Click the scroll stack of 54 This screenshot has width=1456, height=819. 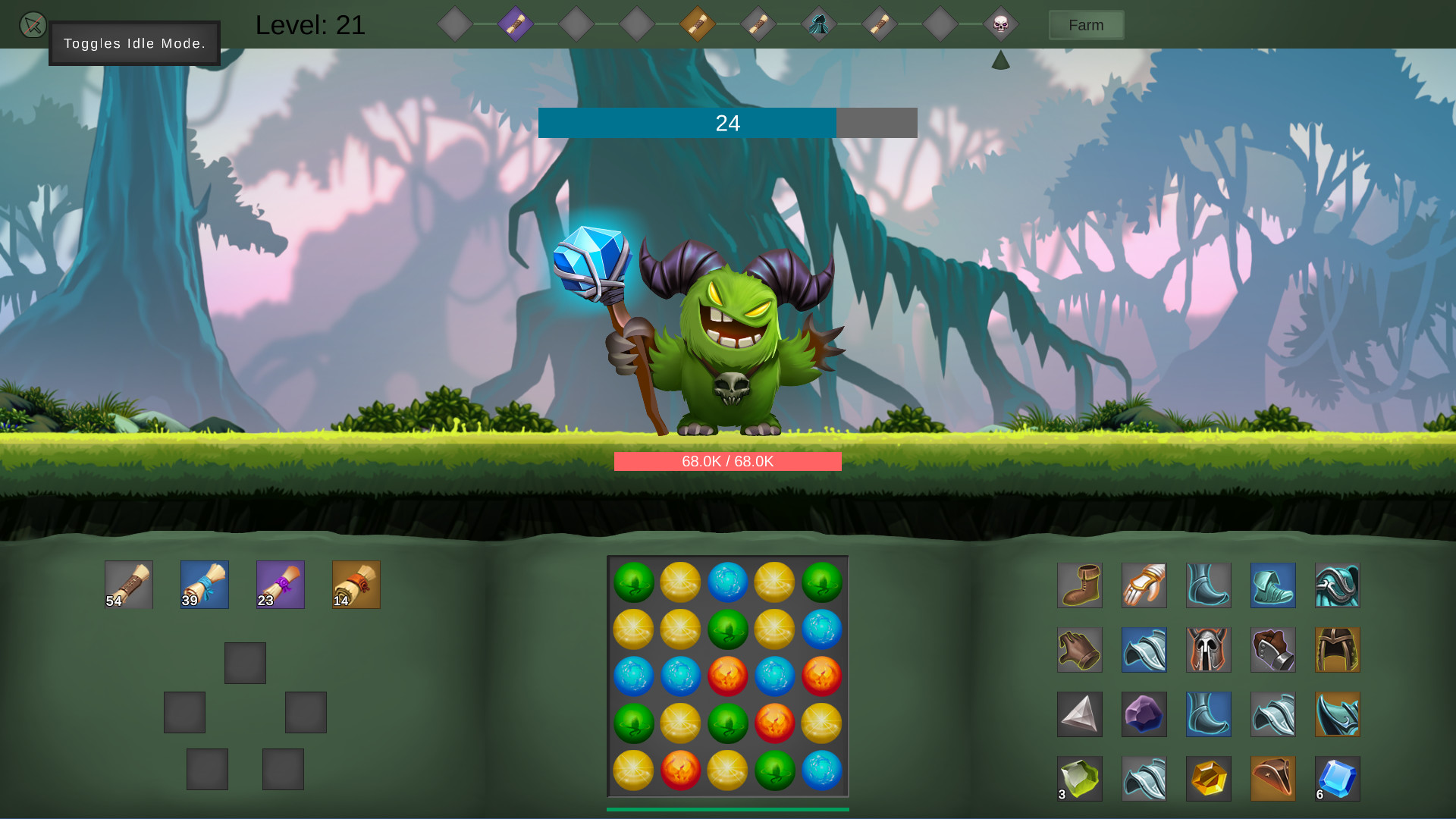(x=128, y=584)
